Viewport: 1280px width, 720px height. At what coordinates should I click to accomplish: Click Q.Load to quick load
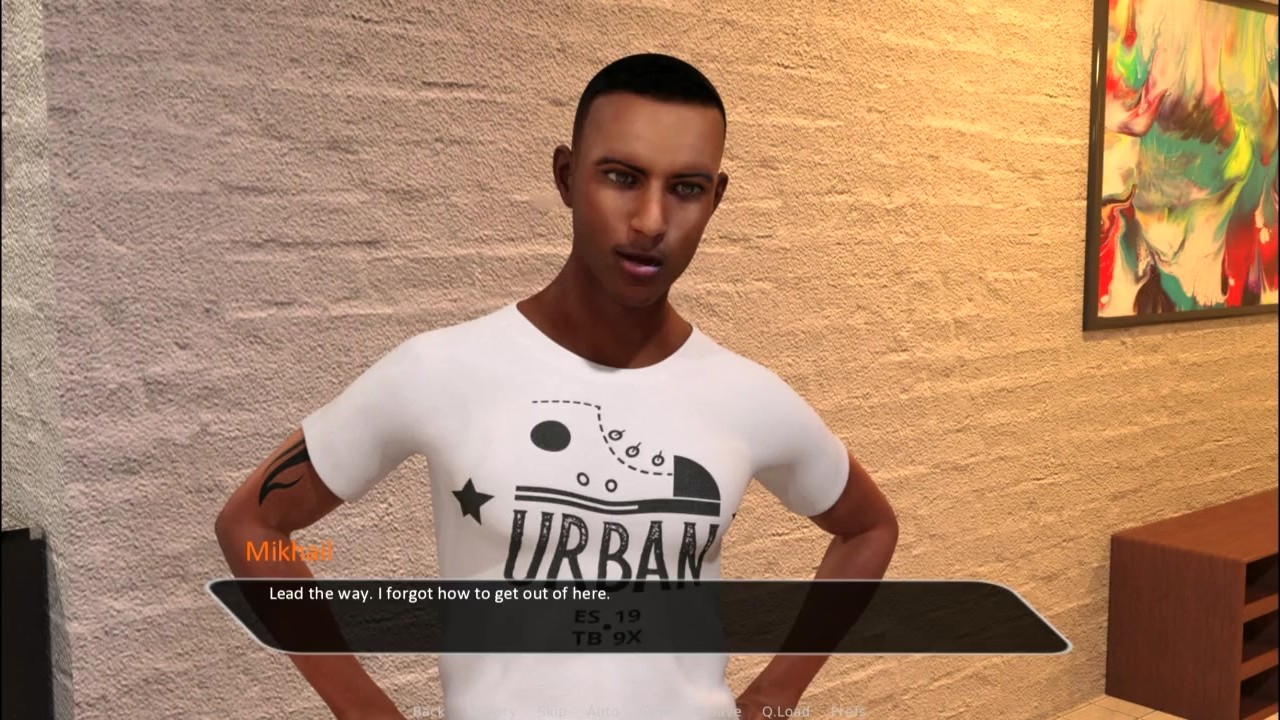785,711
